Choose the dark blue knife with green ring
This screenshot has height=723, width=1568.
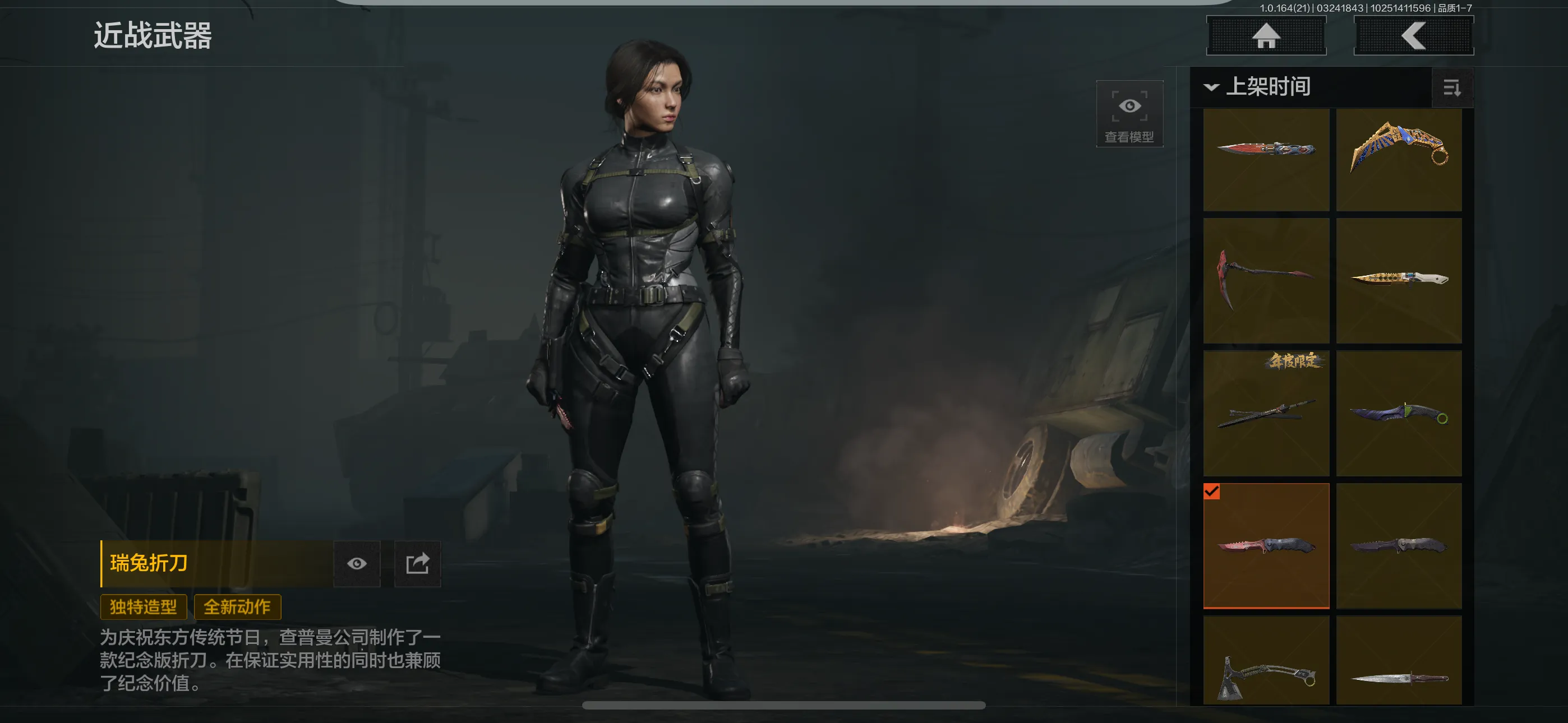(1399, 413)
